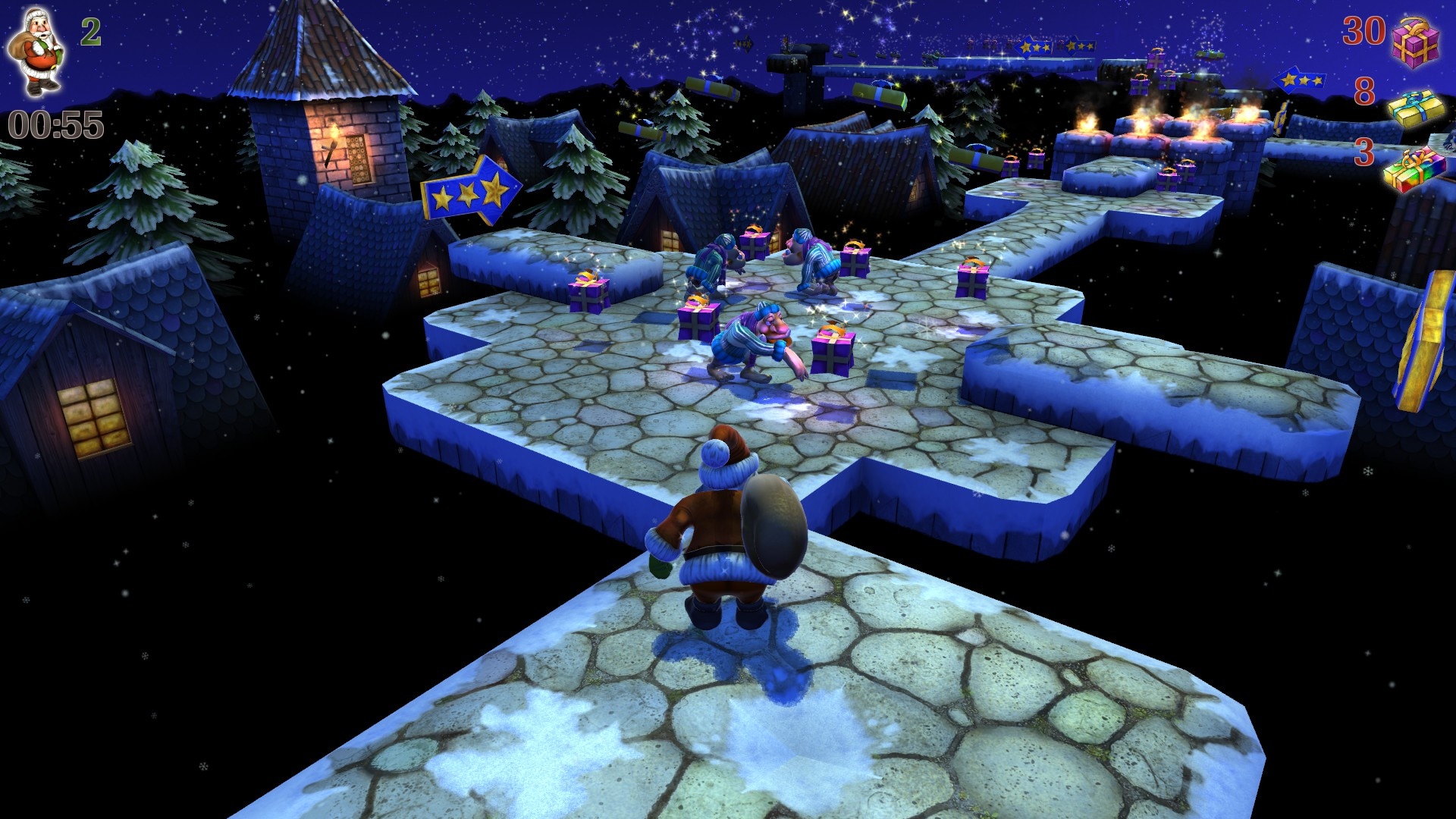Select the purple gift counter icon
Viewport: 1456px width, 819px height.
pos(1415,42)
